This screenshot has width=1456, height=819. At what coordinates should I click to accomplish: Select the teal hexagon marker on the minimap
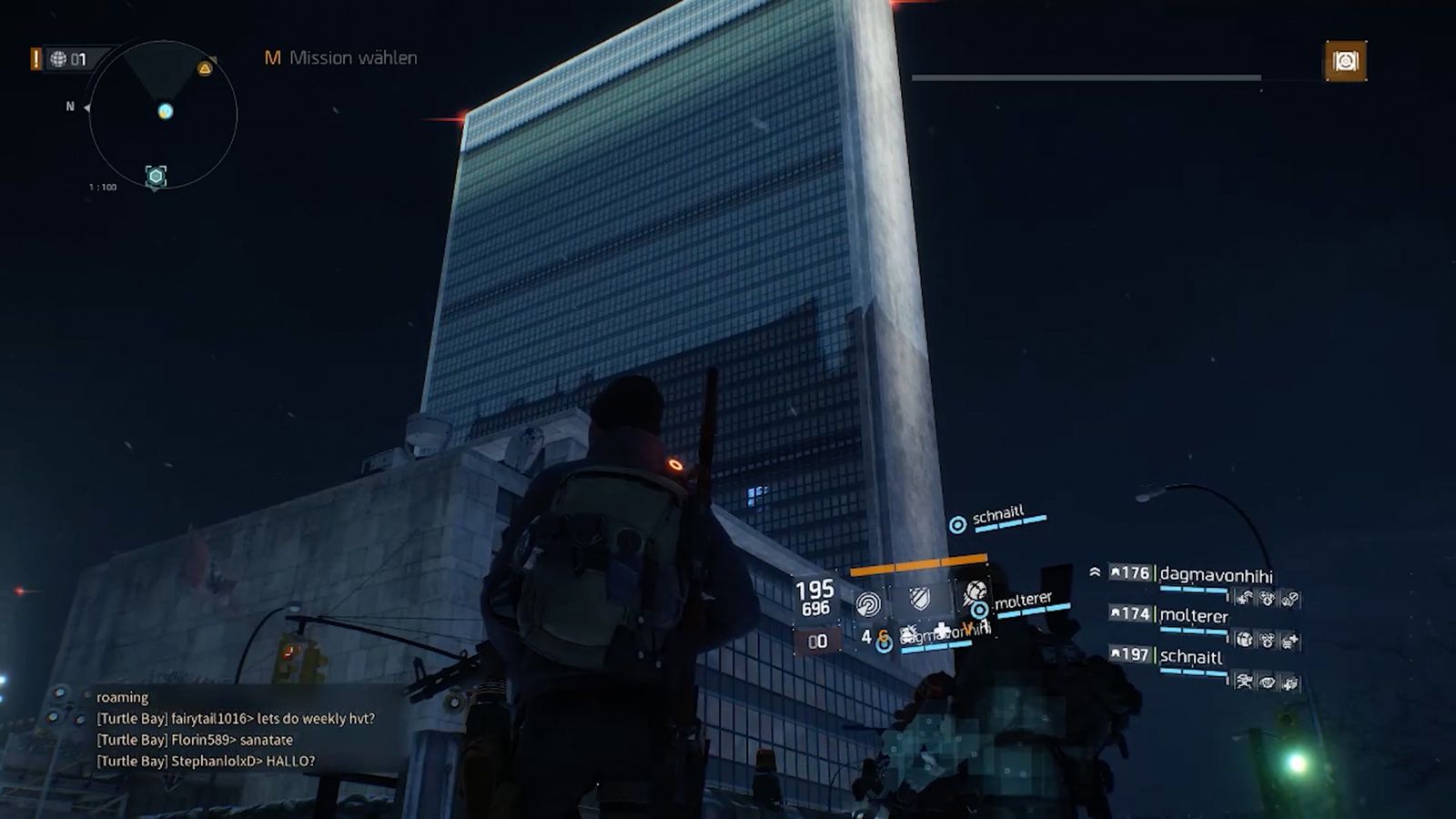click(157, 176)
